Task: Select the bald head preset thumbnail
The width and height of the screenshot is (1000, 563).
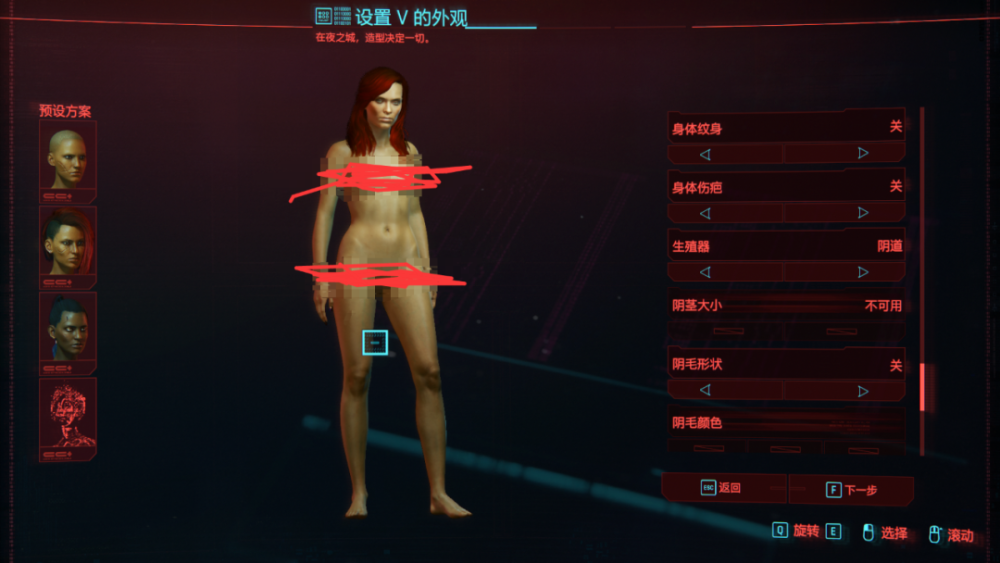Action: tap(68, 157)
